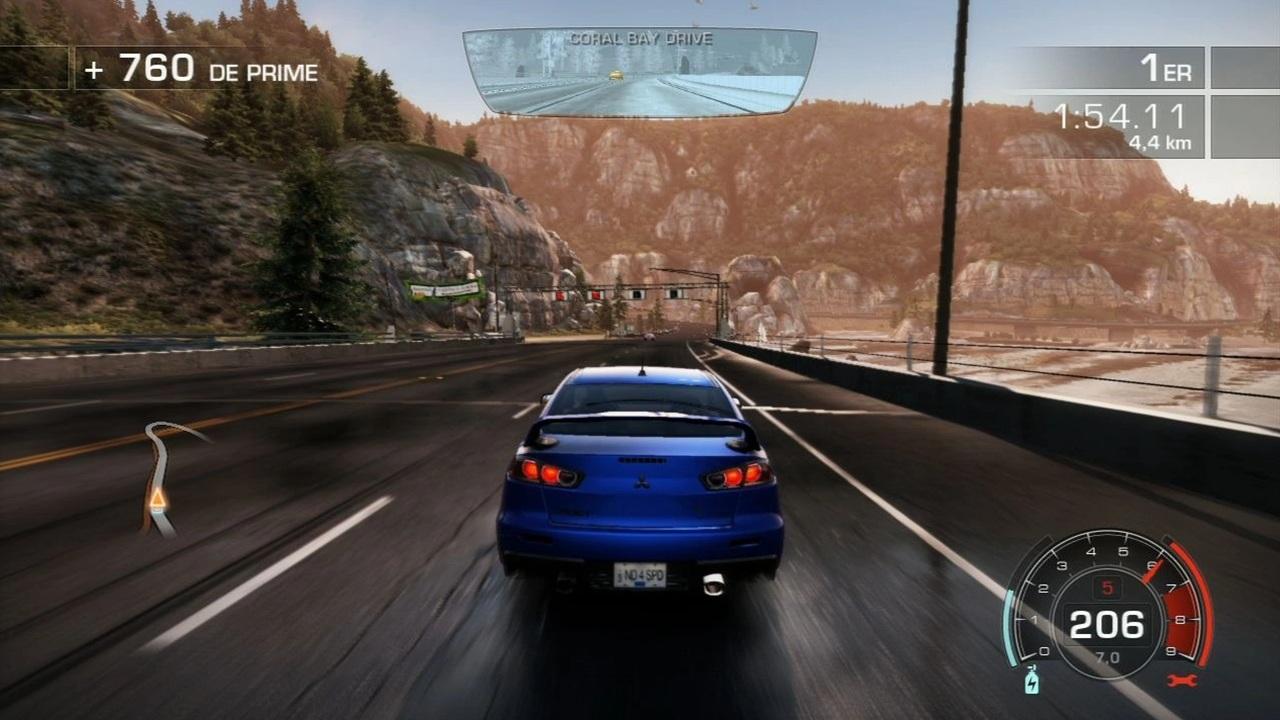
Task: Click the yellow car in the rearview mirror
Action: [x=616, y=75]
